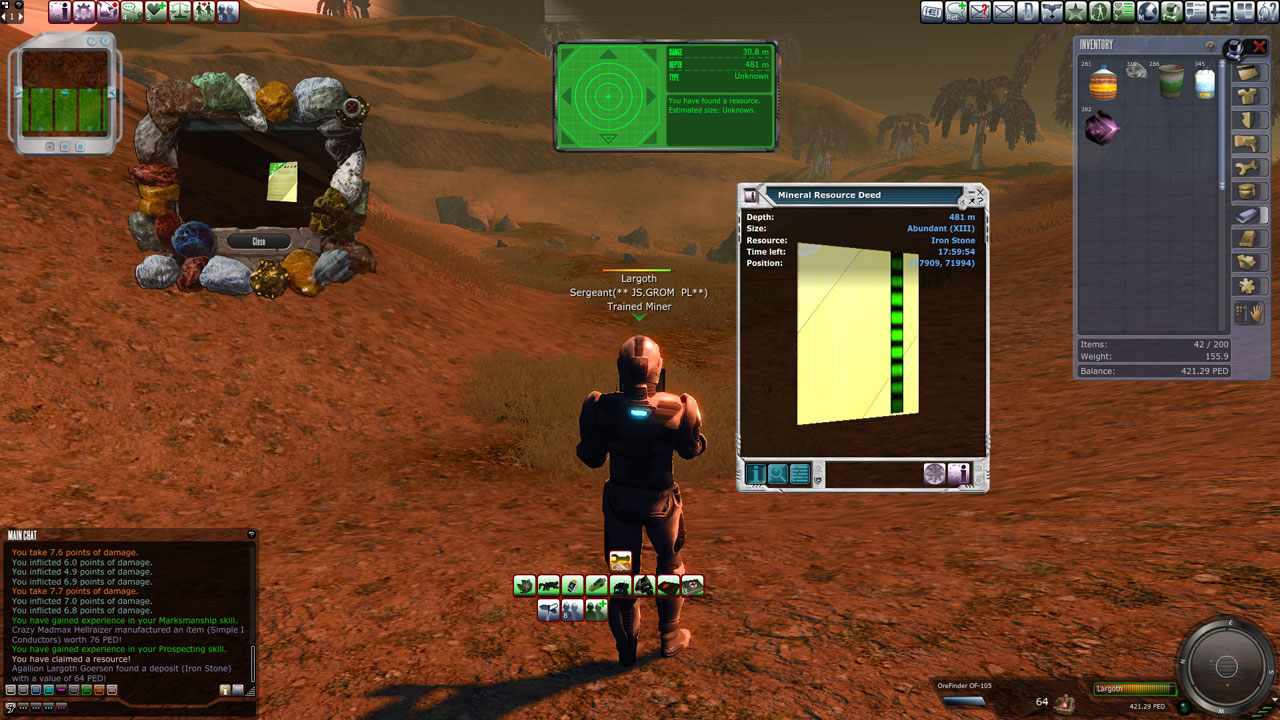The image size is (1280, 720).
Task: Open the shirt clothing inventory category
Action: click(1246, 96)
